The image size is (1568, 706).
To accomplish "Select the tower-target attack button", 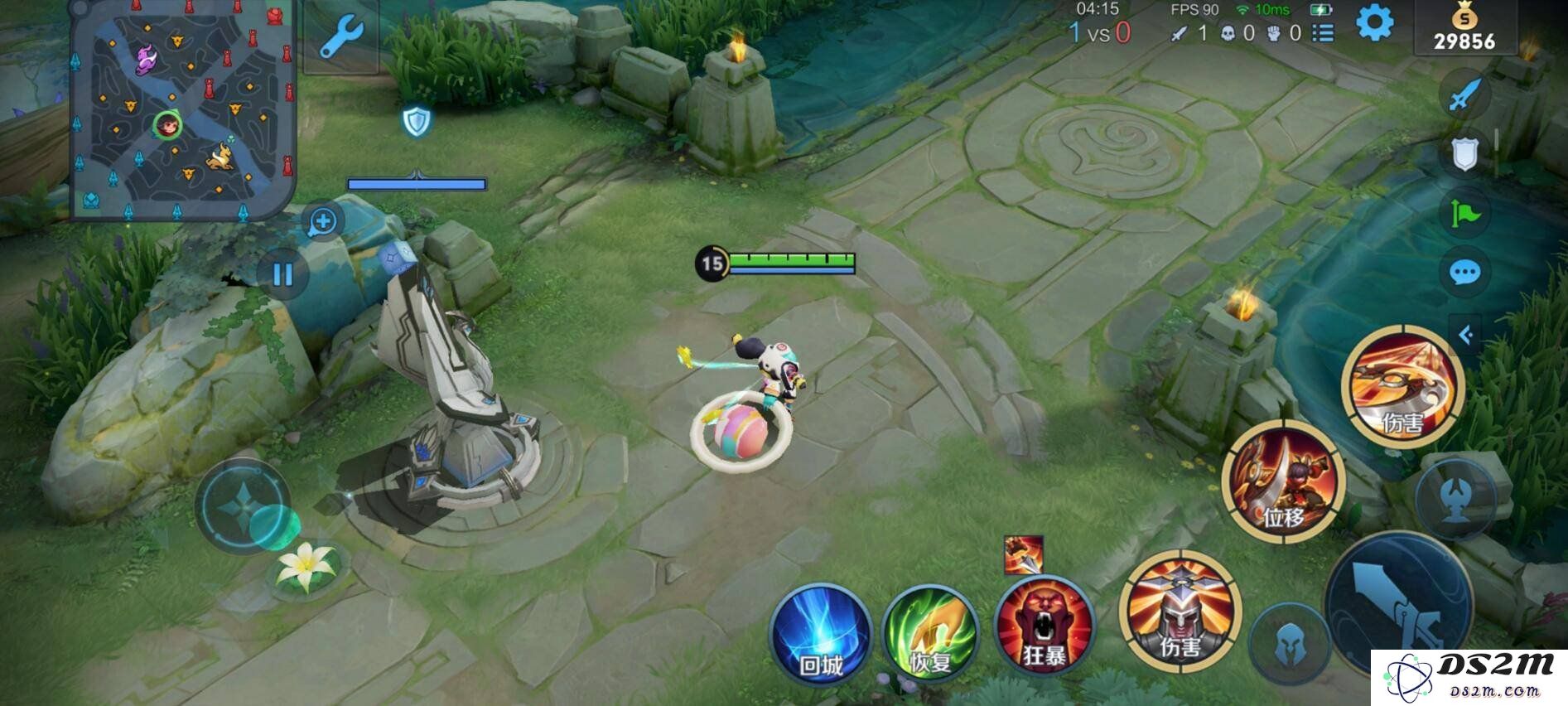I will coord(1456,499).
